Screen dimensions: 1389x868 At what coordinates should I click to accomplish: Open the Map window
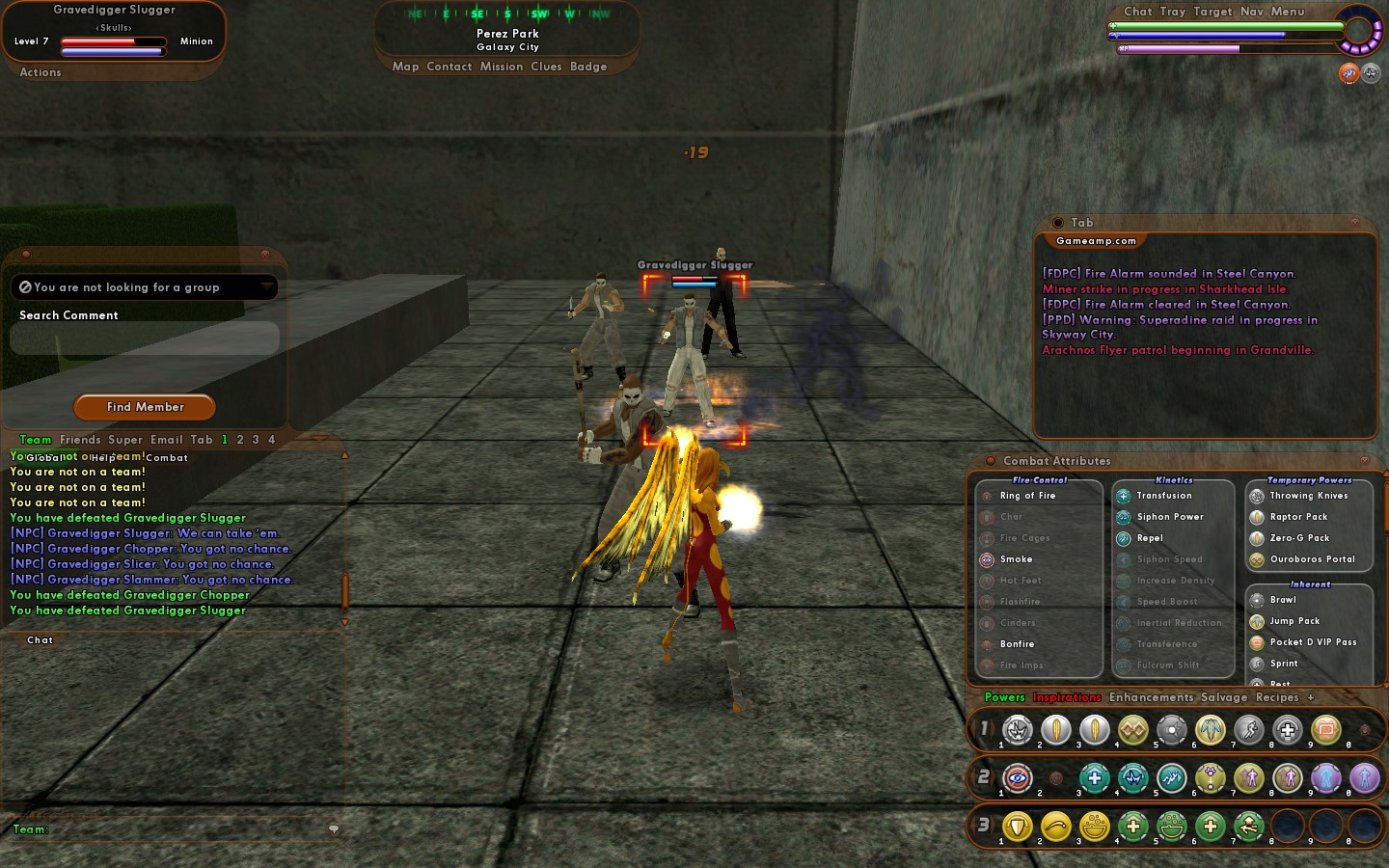pos(405,67)
